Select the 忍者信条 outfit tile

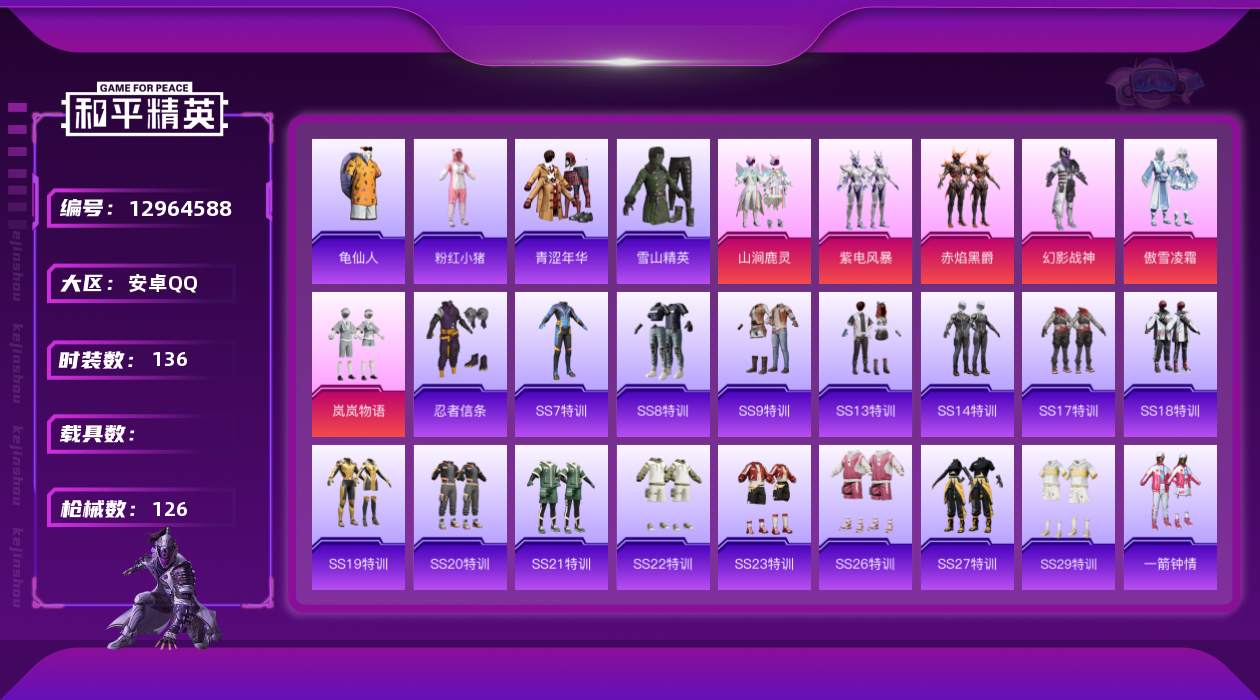tap(460, 364)
